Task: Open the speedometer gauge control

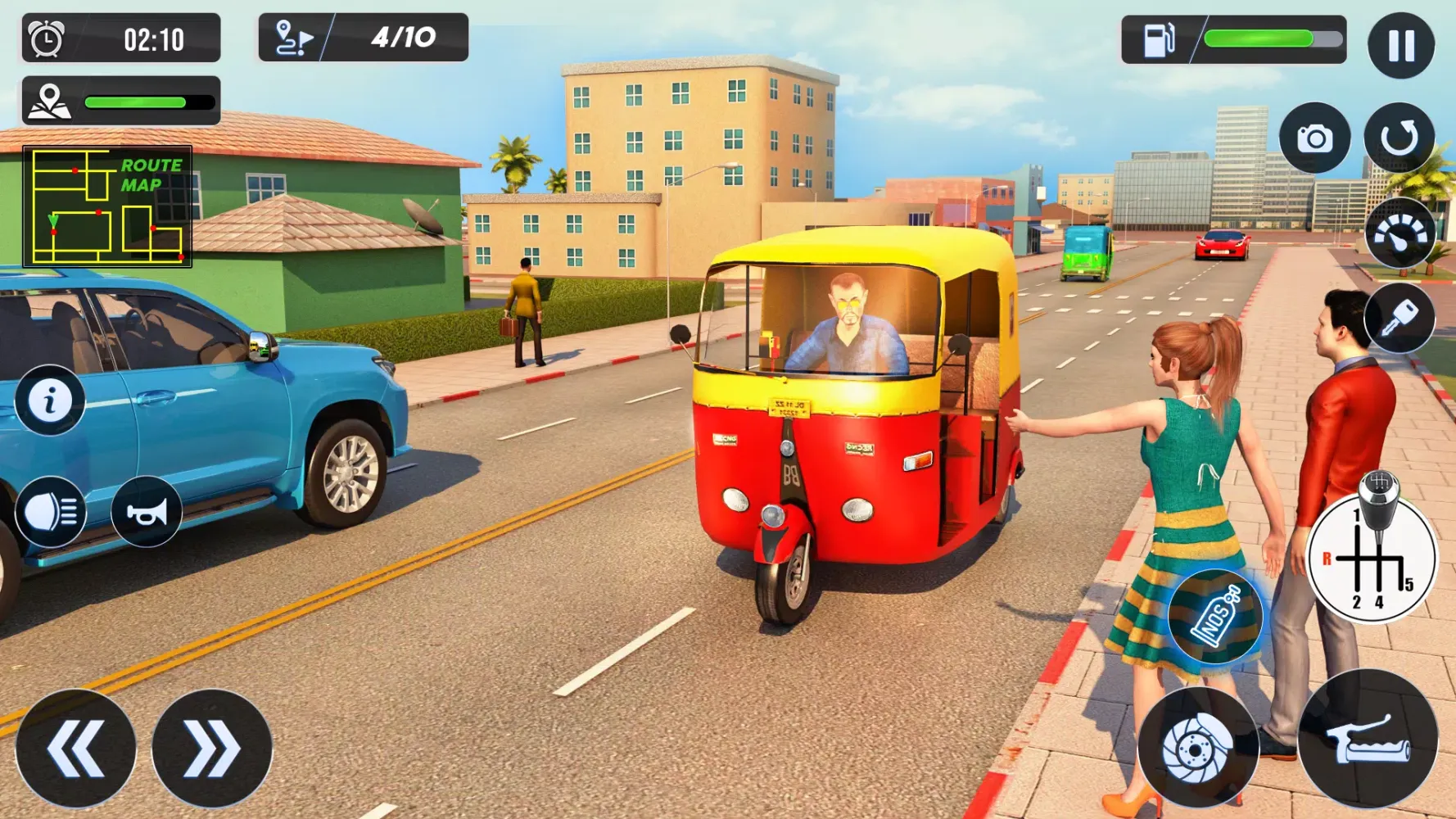Action: 1399,233
